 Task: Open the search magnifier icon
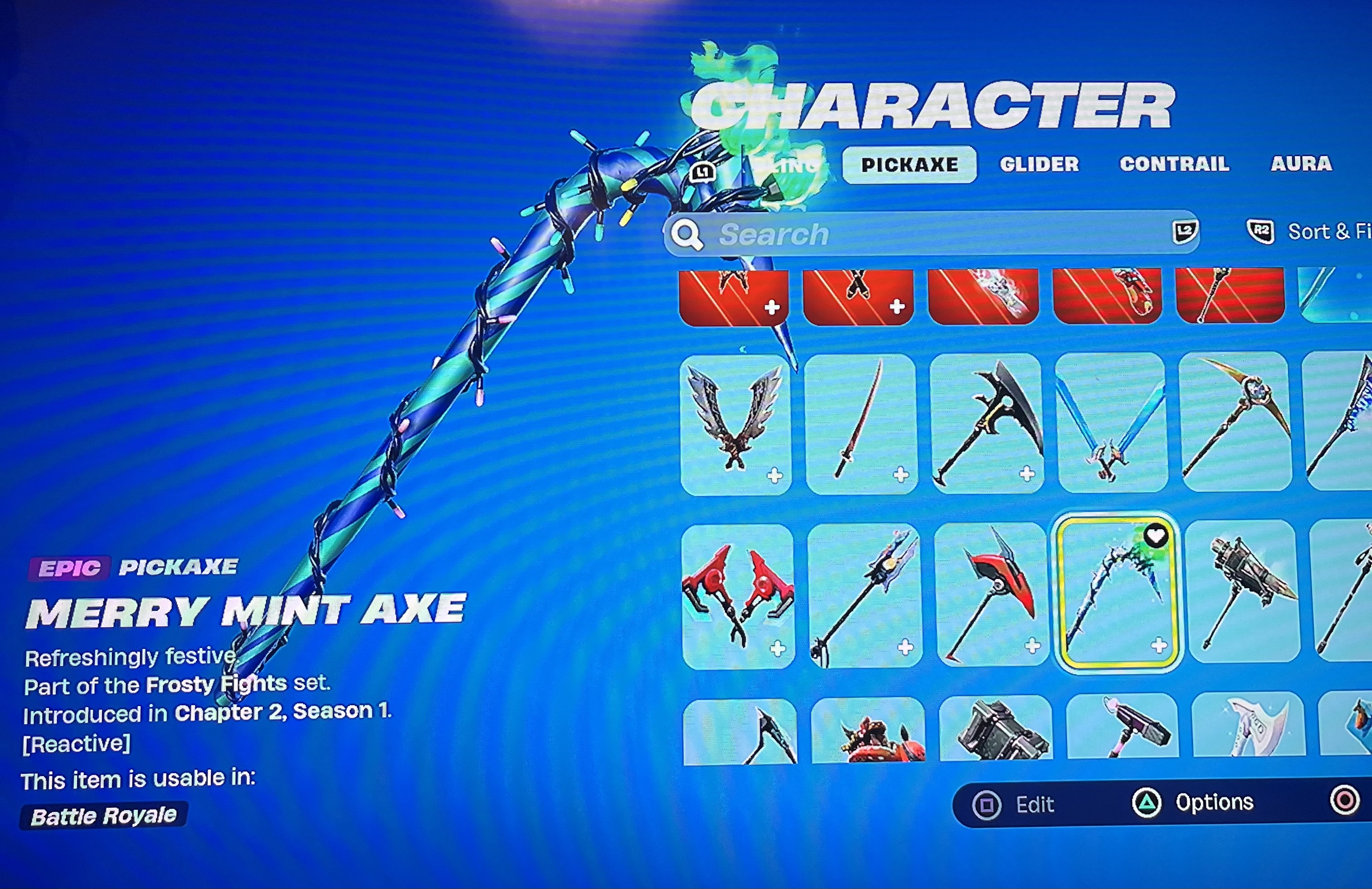pyautogui.click(x=688, y=234)
